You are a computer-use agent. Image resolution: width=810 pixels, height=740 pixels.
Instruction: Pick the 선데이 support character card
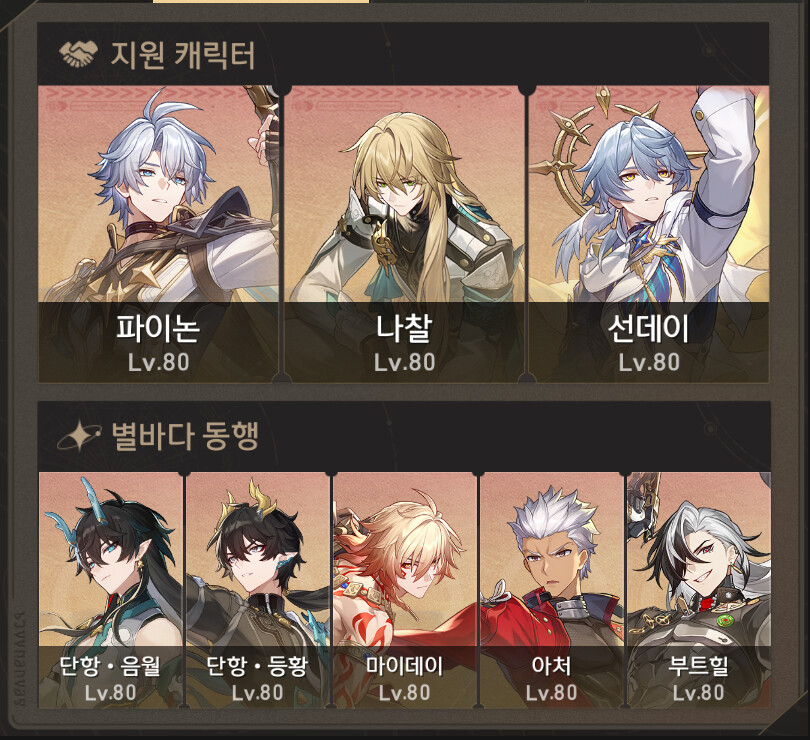[648, 233]
